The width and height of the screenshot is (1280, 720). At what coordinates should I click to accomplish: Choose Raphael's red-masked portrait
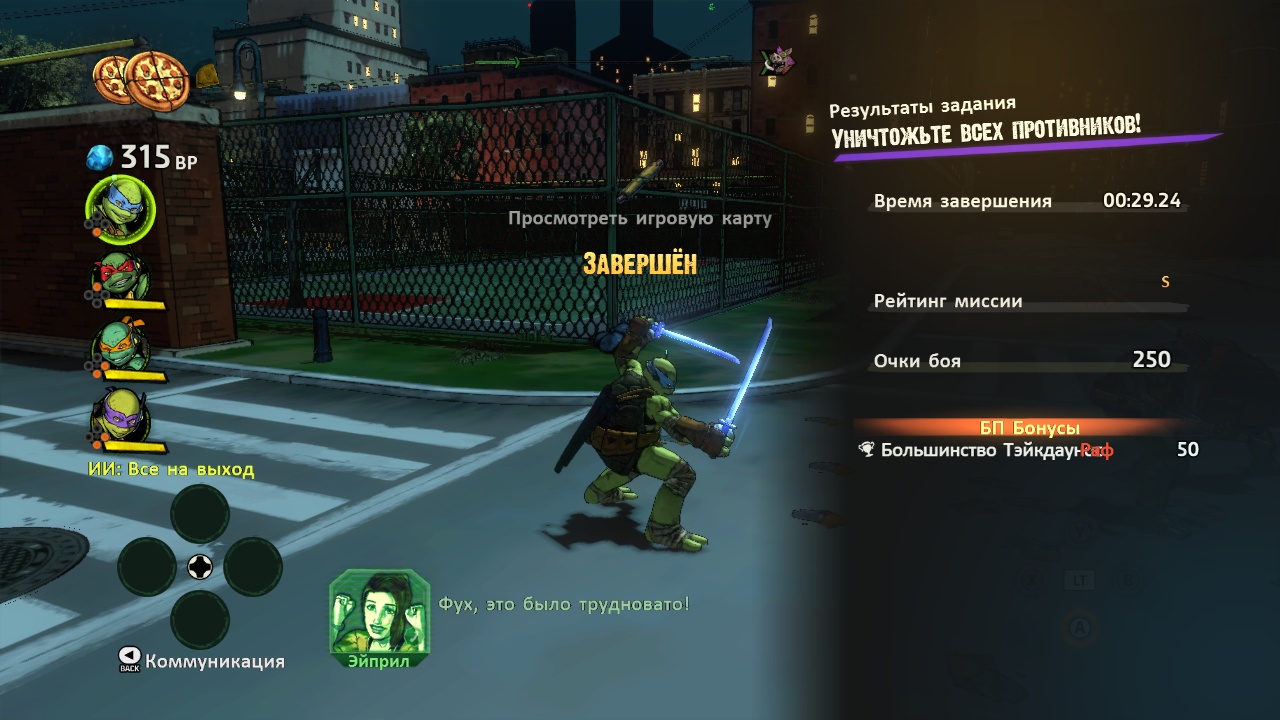(121, 276)
